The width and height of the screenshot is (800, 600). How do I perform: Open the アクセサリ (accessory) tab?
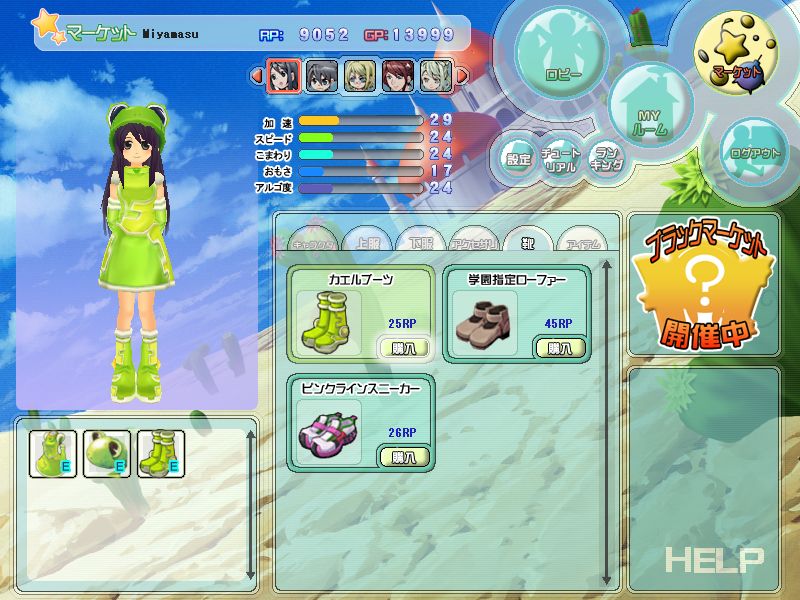click(469, 242)
